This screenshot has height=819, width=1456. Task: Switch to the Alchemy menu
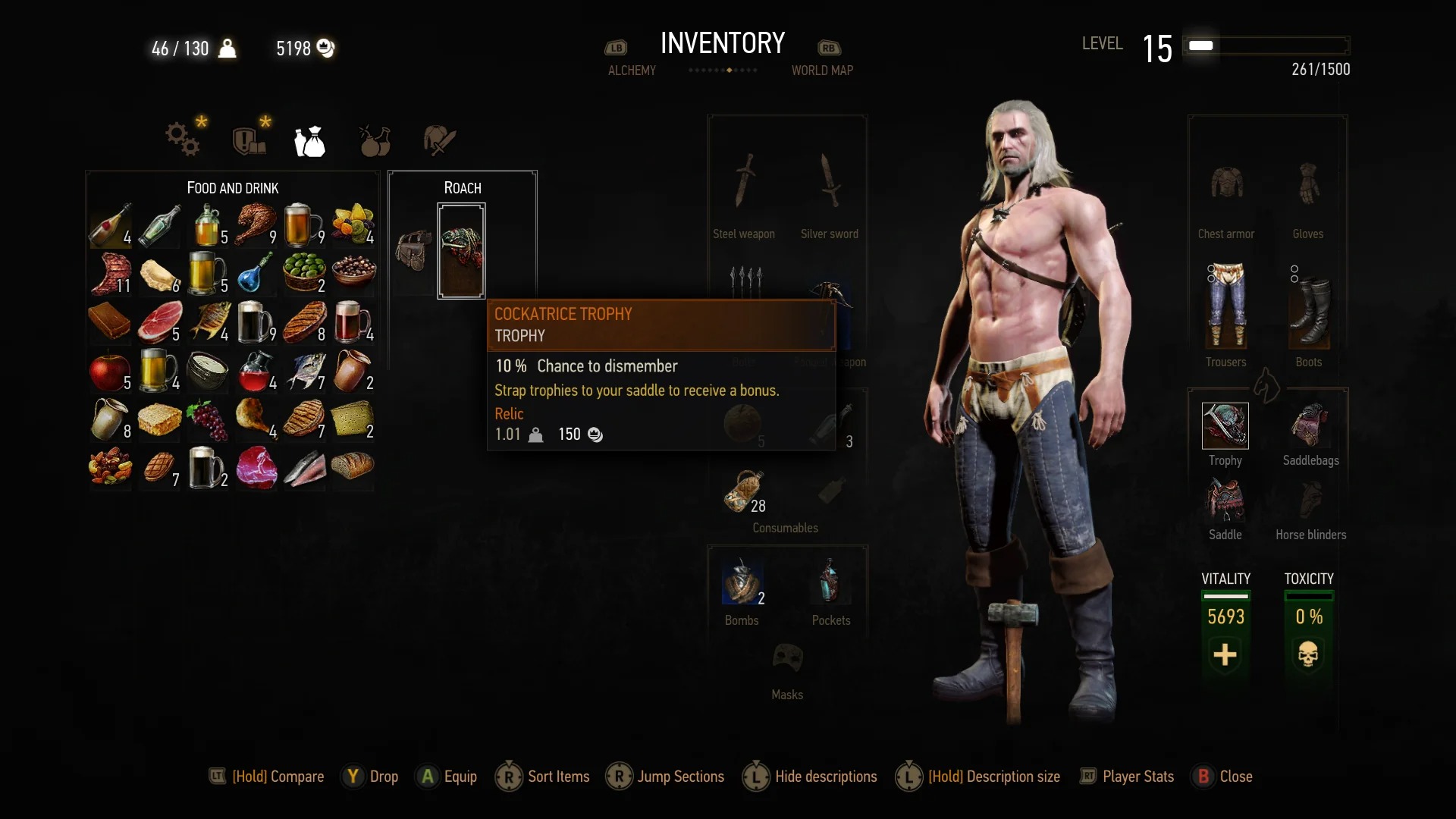631,70
